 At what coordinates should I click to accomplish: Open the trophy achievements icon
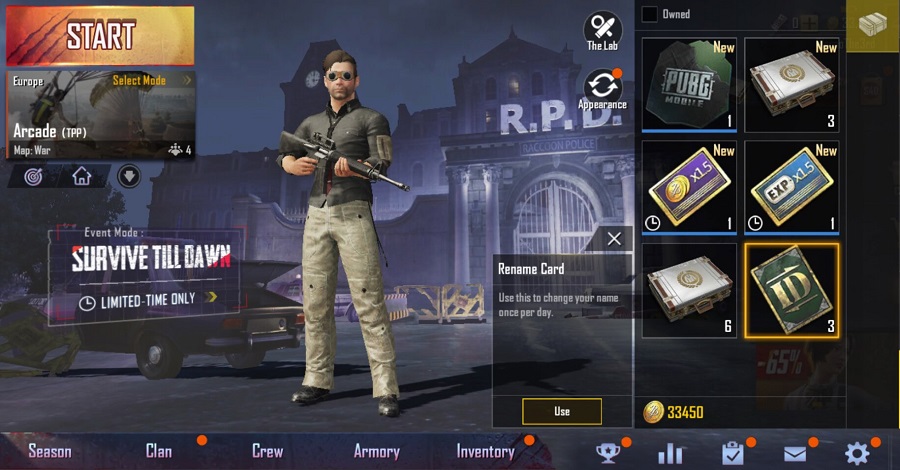click(607, 453)
